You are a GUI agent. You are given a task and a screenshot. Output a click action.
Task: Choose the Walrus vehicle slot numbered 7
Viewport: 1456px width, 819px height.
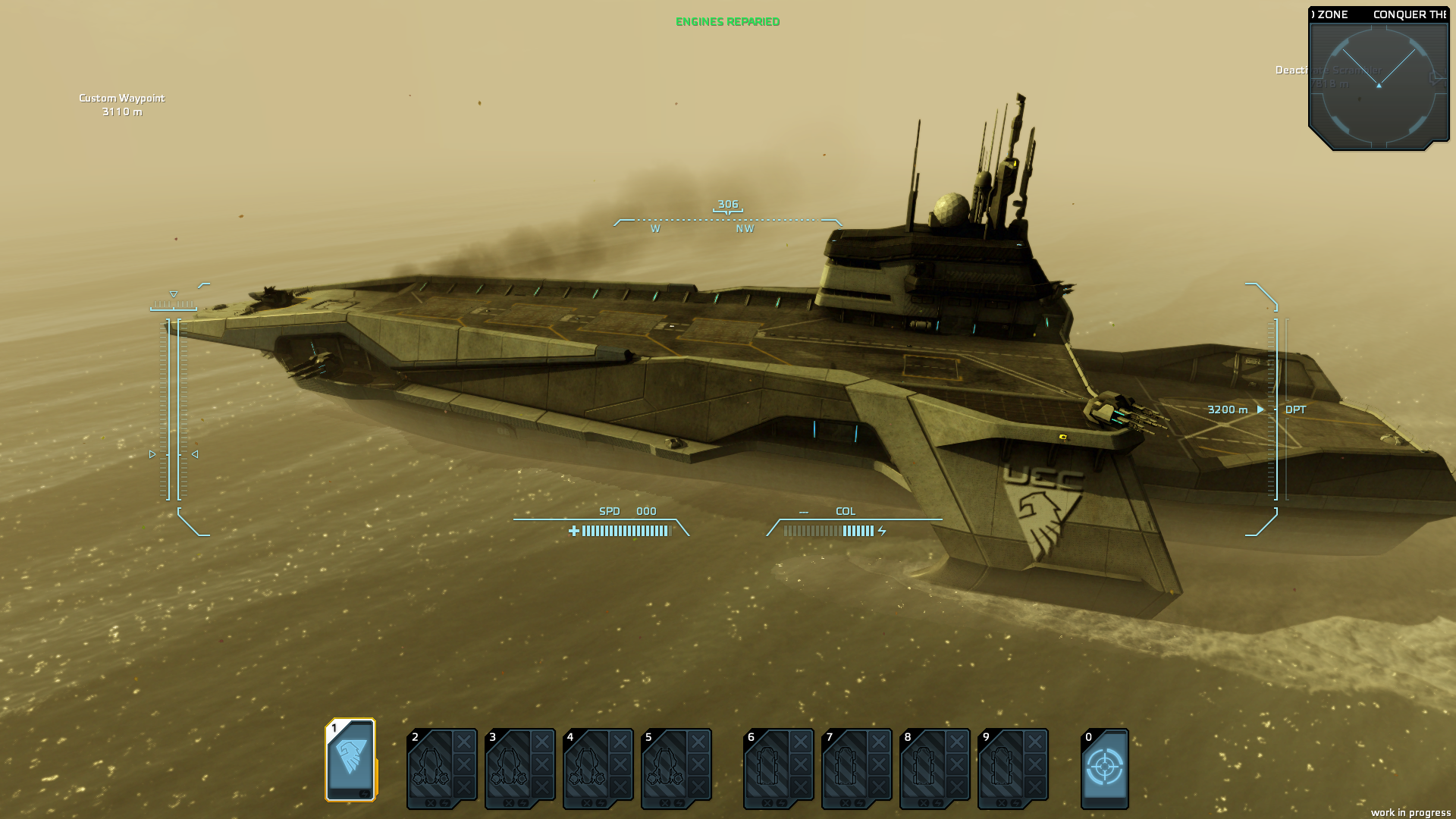click(x=847, y=769)
